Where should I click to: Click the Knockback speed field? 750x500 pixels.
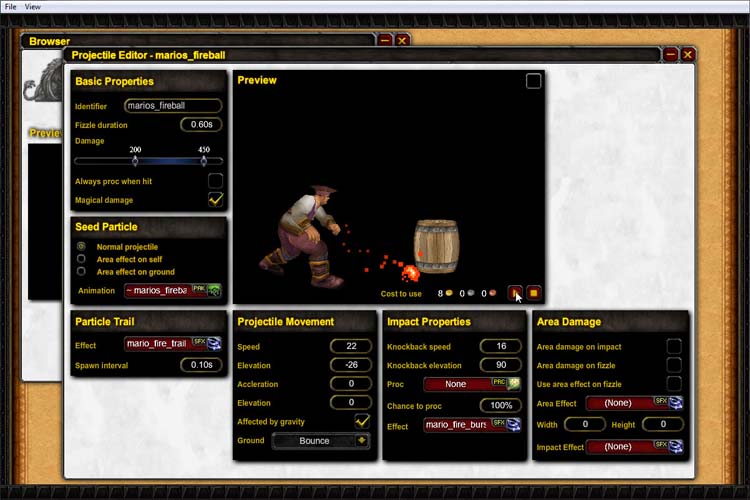[500, 346]
